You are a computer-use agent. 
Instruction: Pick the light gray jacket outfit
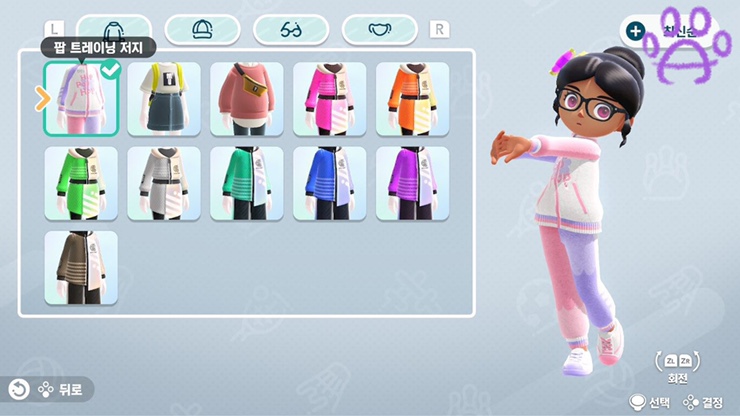[x=164, y=184]
